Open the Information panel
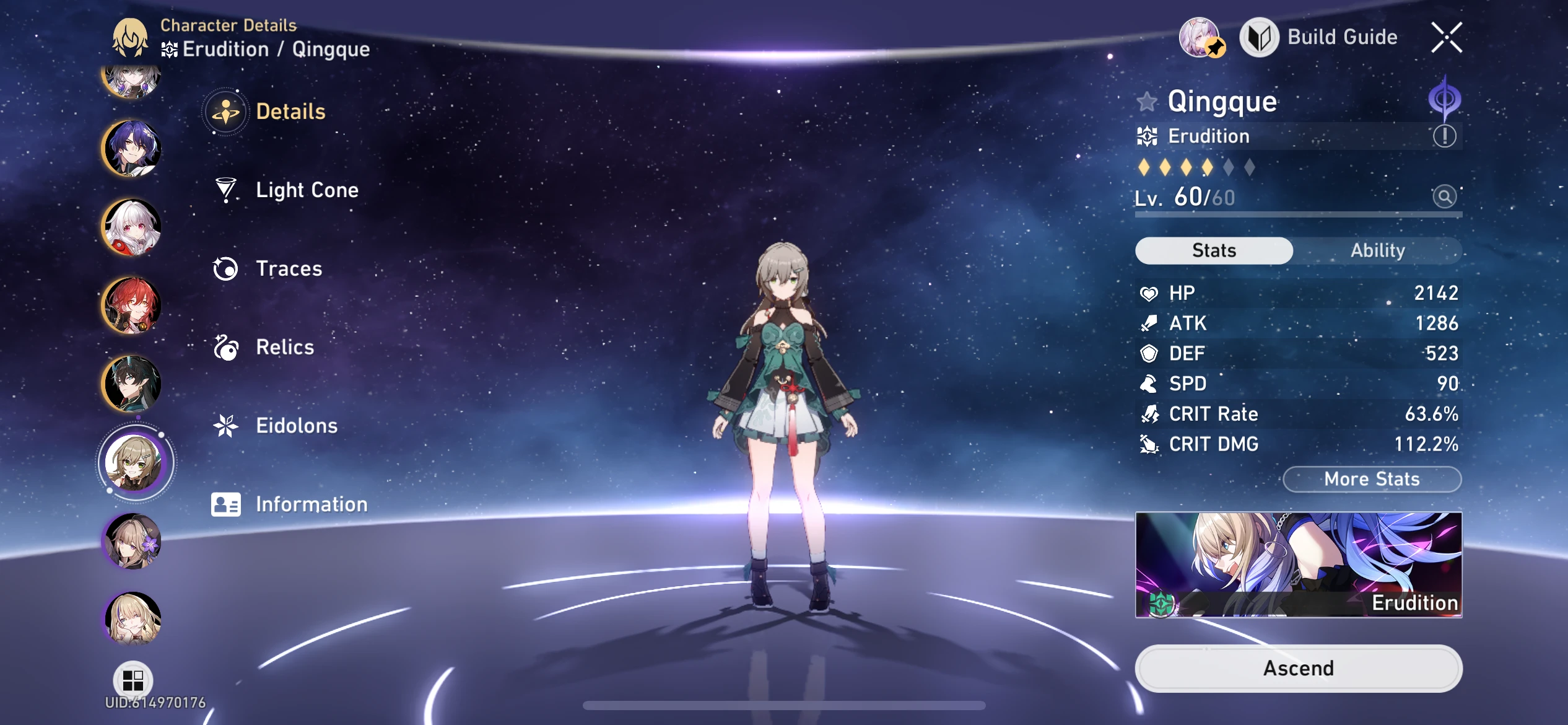The image size is (1568, 725). (310, 504)
